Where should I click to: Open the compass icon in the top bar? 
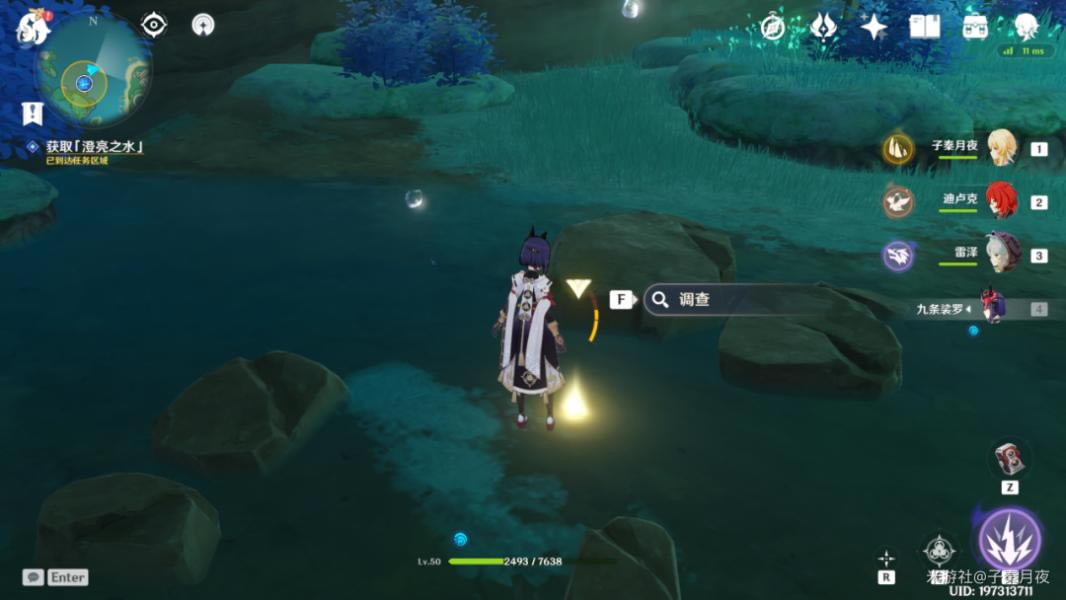click(x=772, y=27)
